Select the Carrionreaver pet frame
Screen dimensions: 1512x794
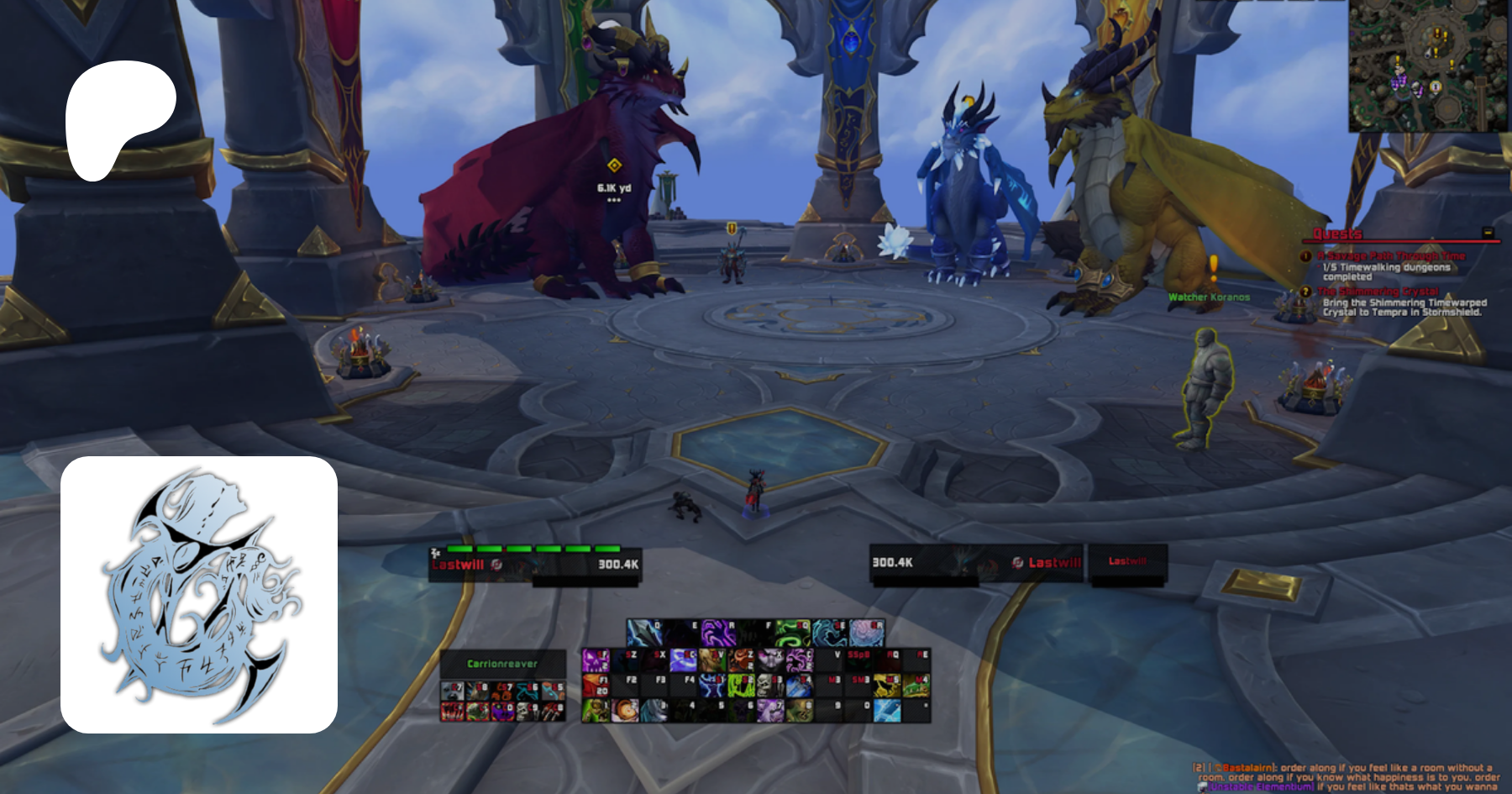pos(502,664)
